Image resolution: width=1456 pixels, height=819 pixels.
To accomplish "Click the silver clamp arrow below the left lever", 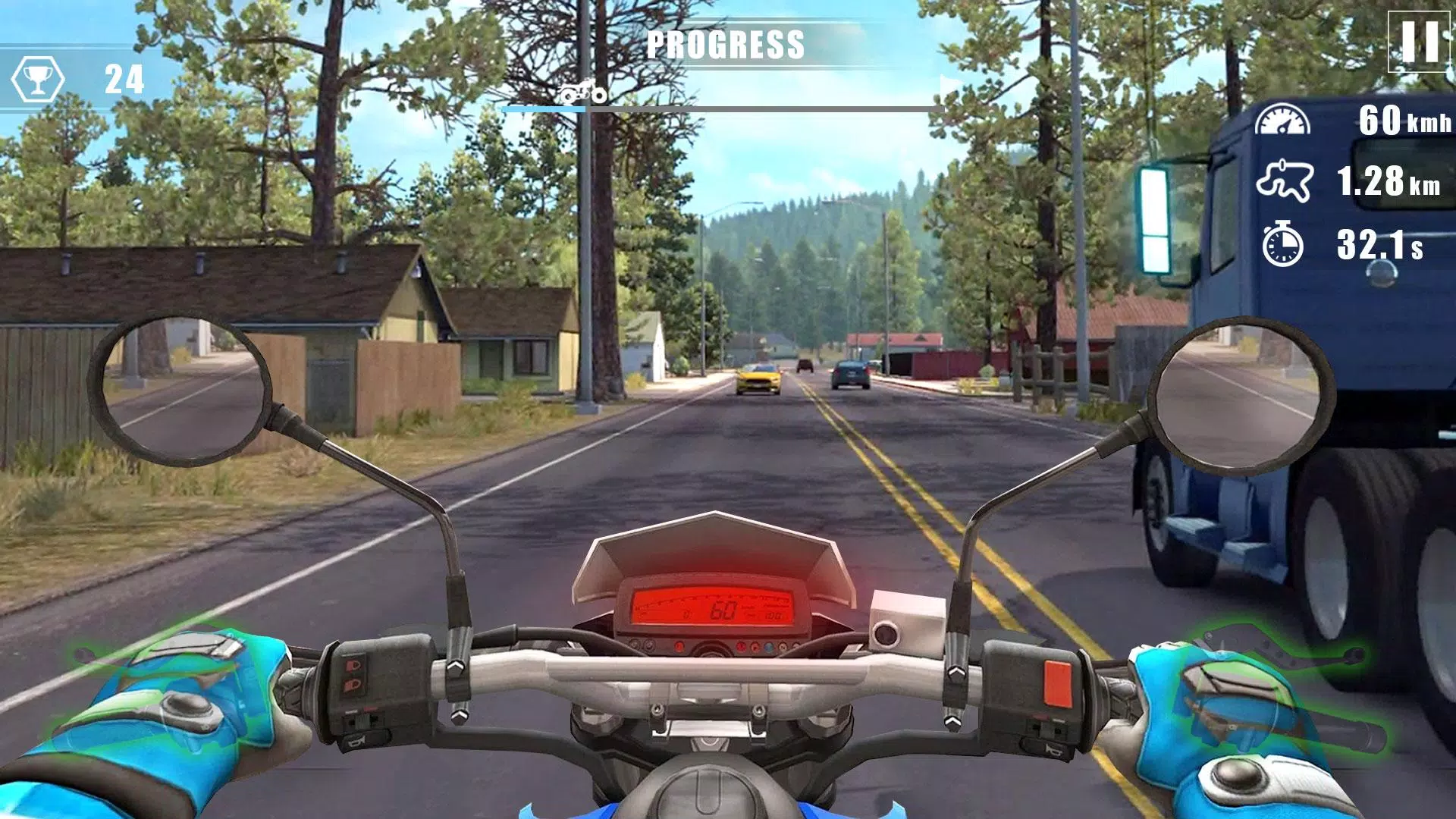I will 459,716.
